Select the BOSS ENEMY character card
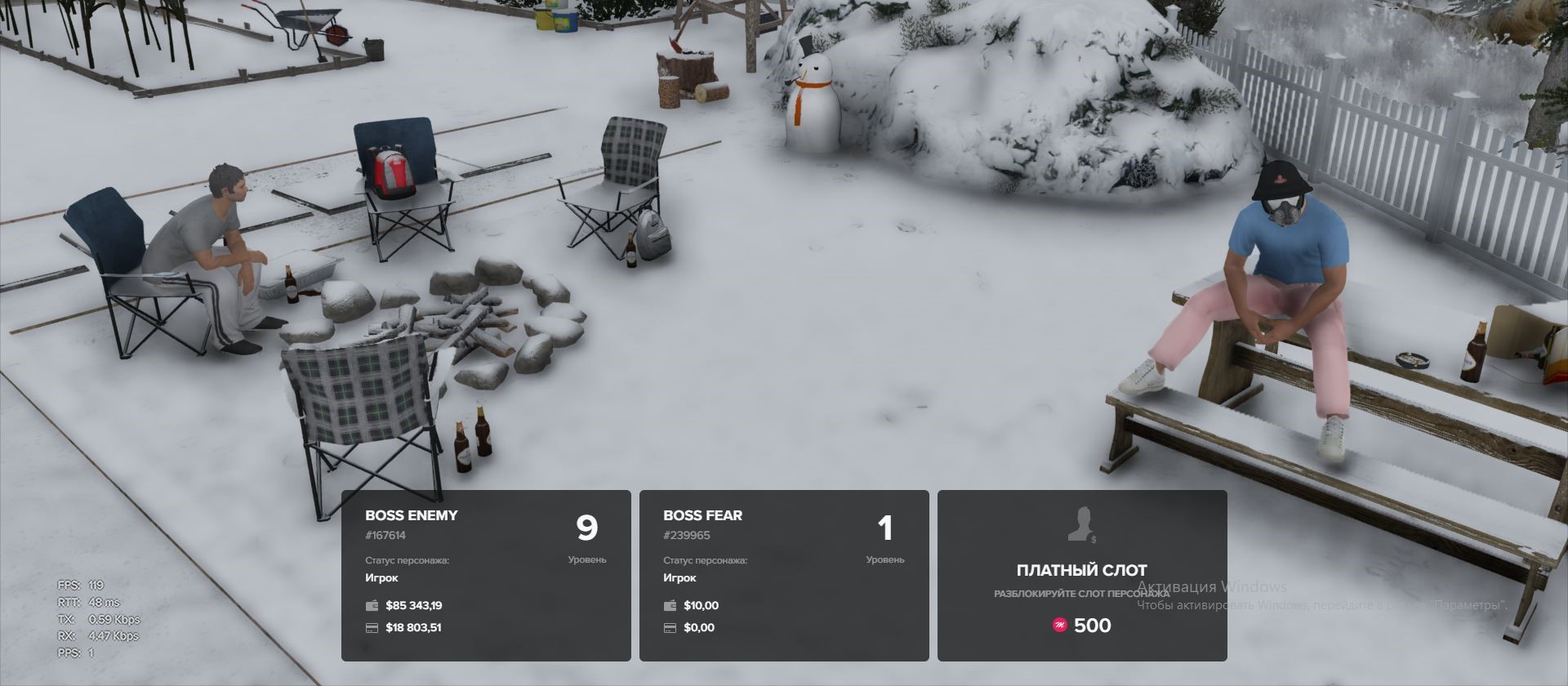The height and width of the screenshot is (686, 1568). point(486,575)
